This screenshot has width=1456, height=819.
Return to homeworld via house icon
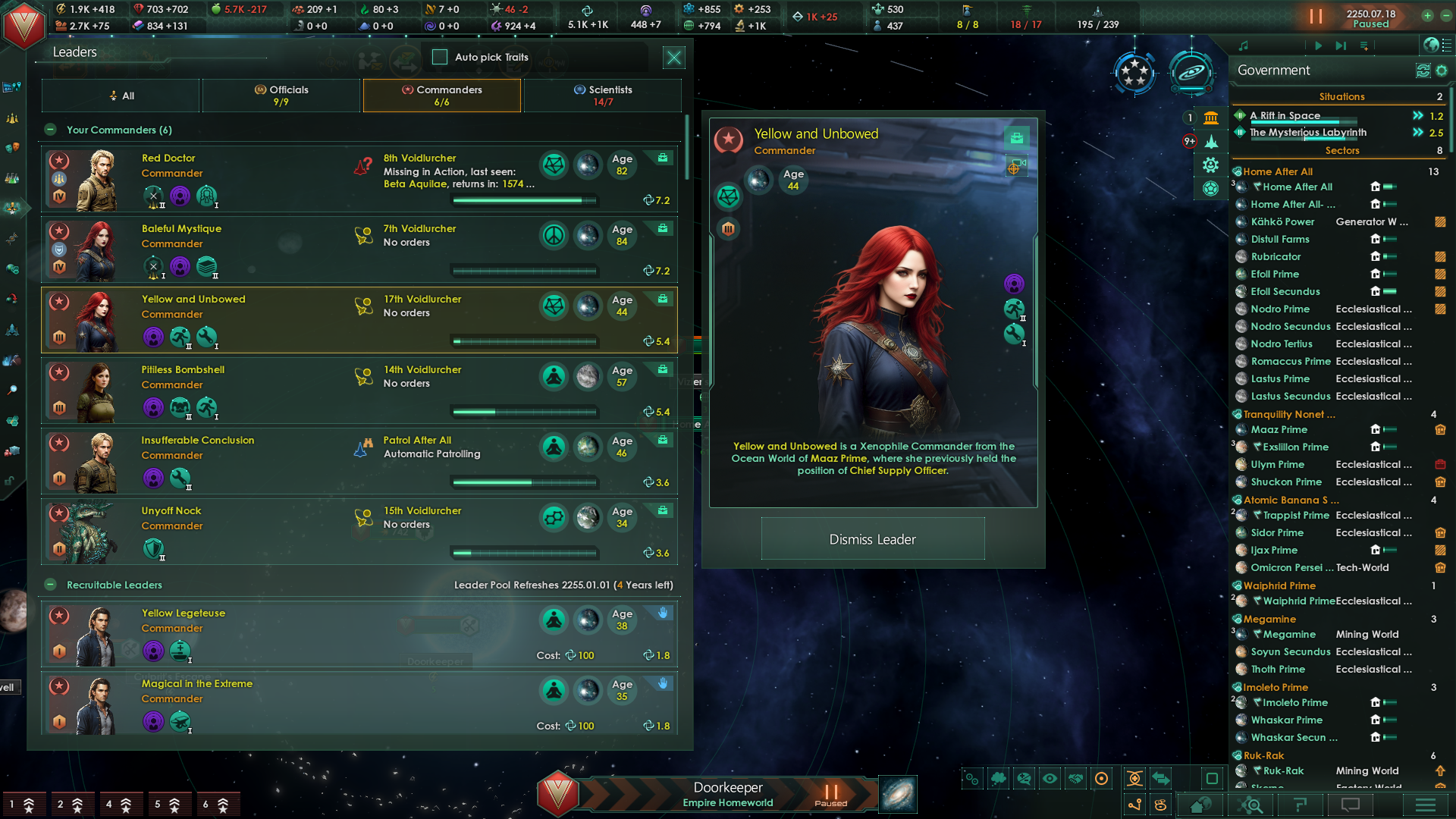pyautogui.click(x=1202, y=805)
